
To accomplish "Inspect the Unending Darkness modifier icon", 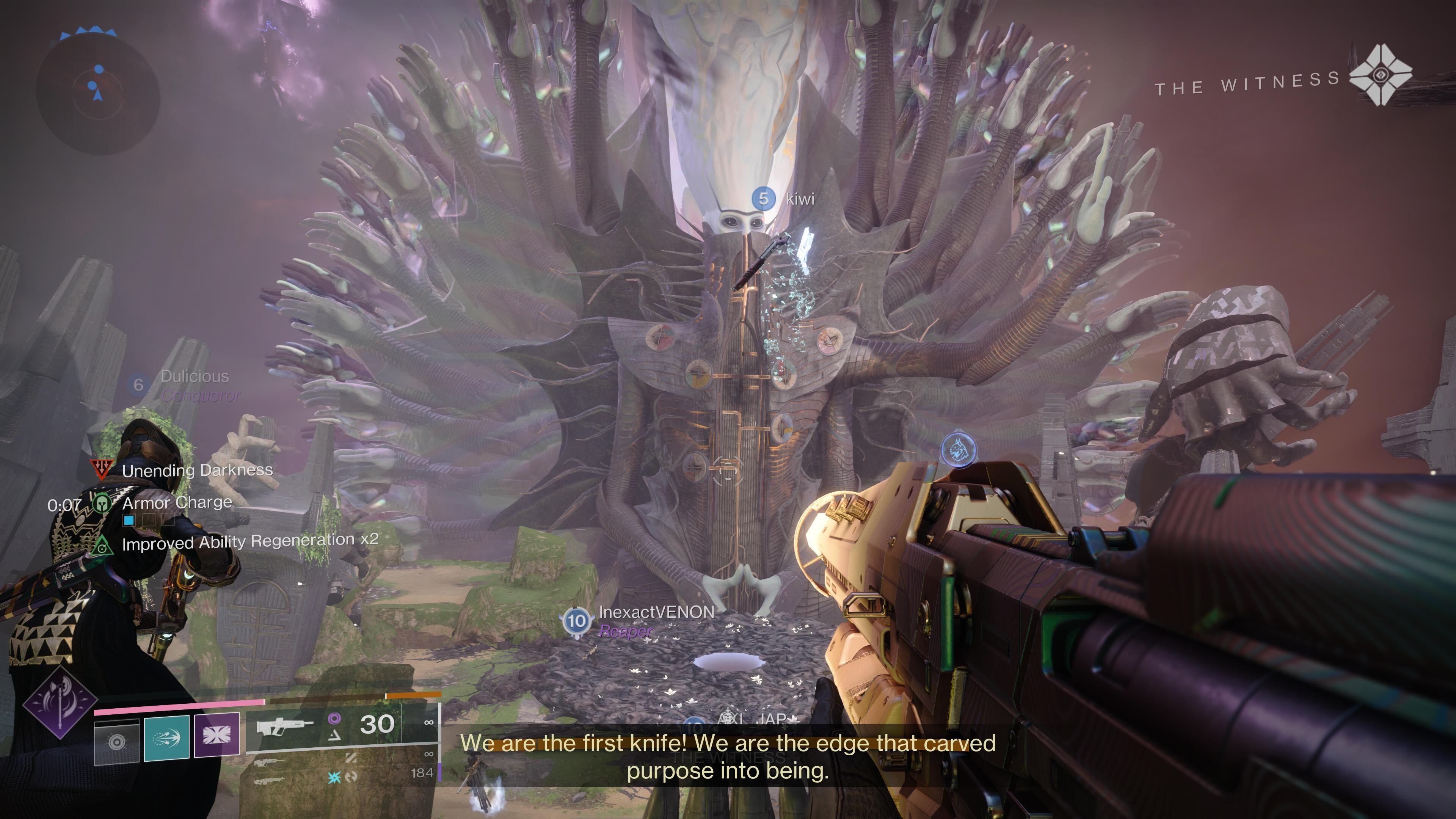I will (102, 469).
